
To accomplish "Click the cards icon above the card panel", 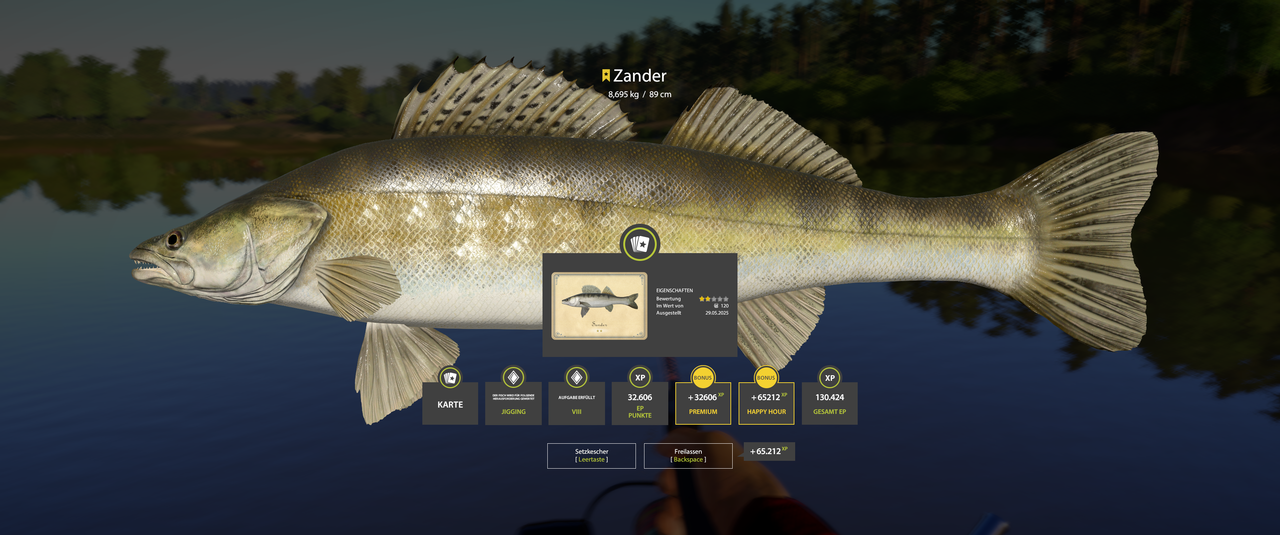I will point(640,244).
